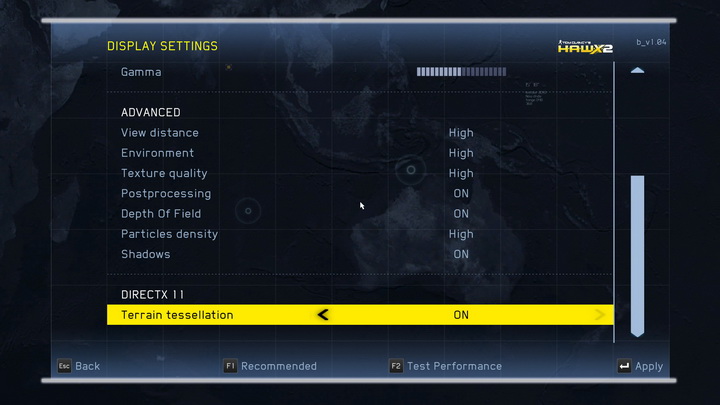Adjust the Gamma slider bar
Screen dimensions: 720x405
pyautogui.click(x=461, y=72)
